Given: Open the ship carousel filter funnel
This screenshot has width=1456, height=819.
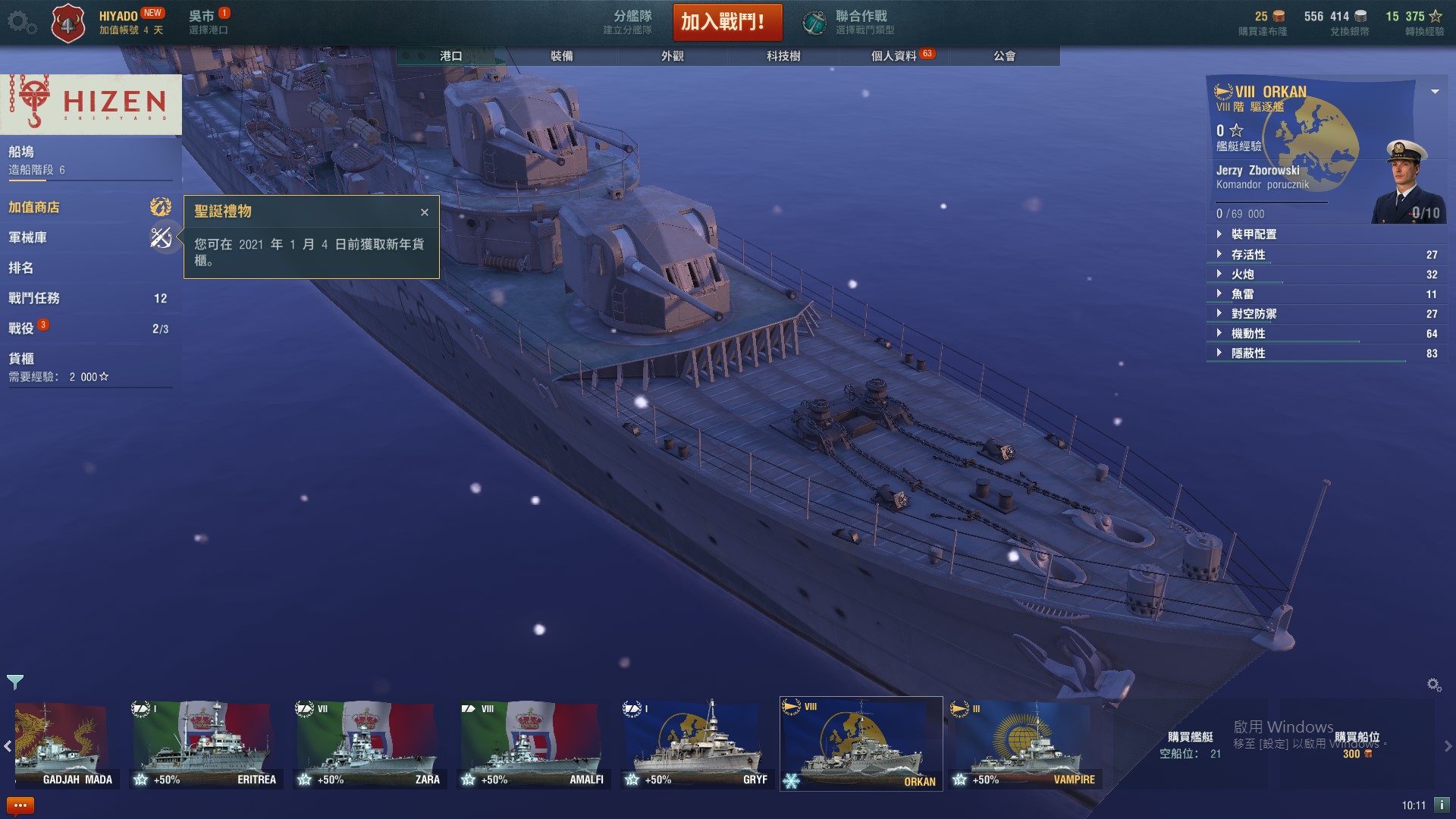Looking at the screenshot, I should (x=15, y=682).
